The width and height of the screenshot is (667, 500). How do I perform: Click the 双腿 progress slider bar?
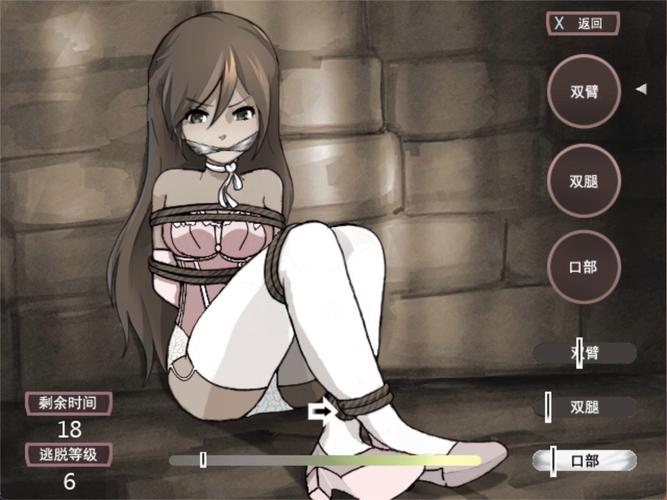tap(585, 407)
